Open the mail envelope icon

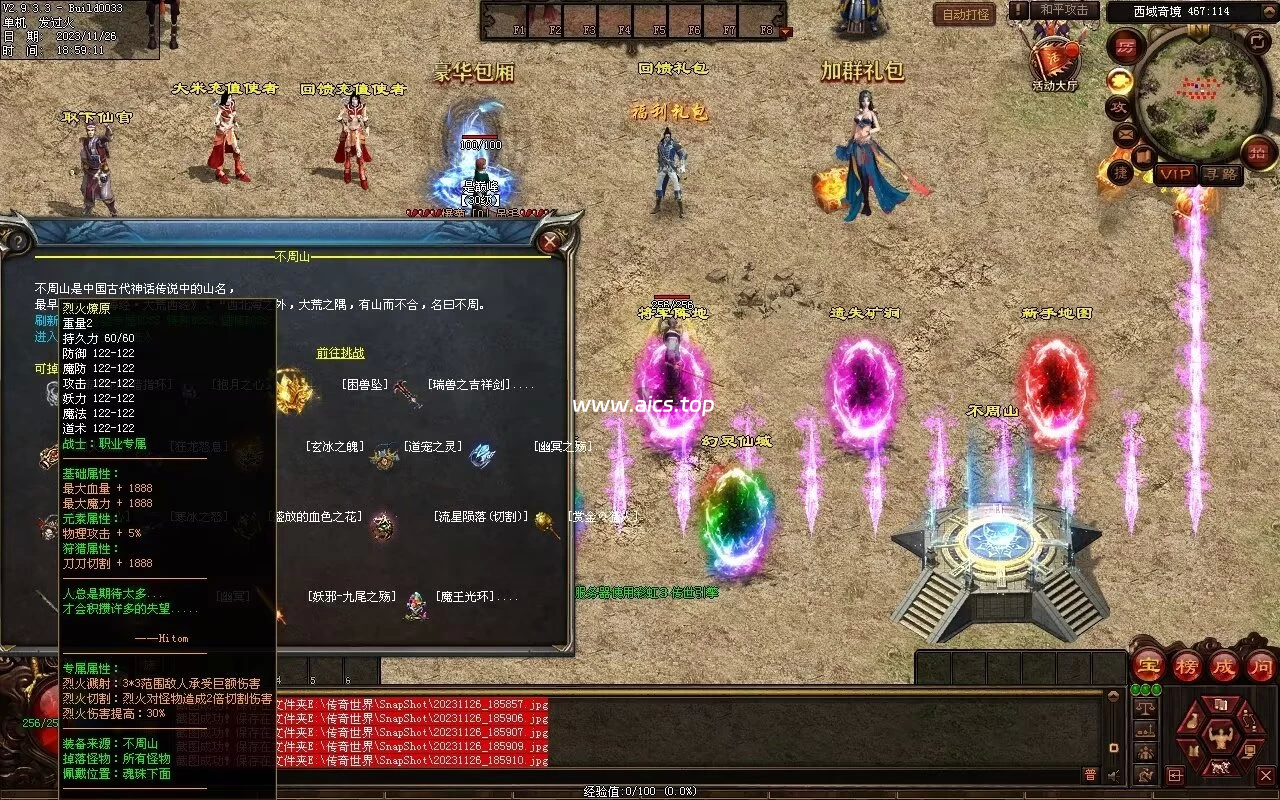coord(1126,133)
